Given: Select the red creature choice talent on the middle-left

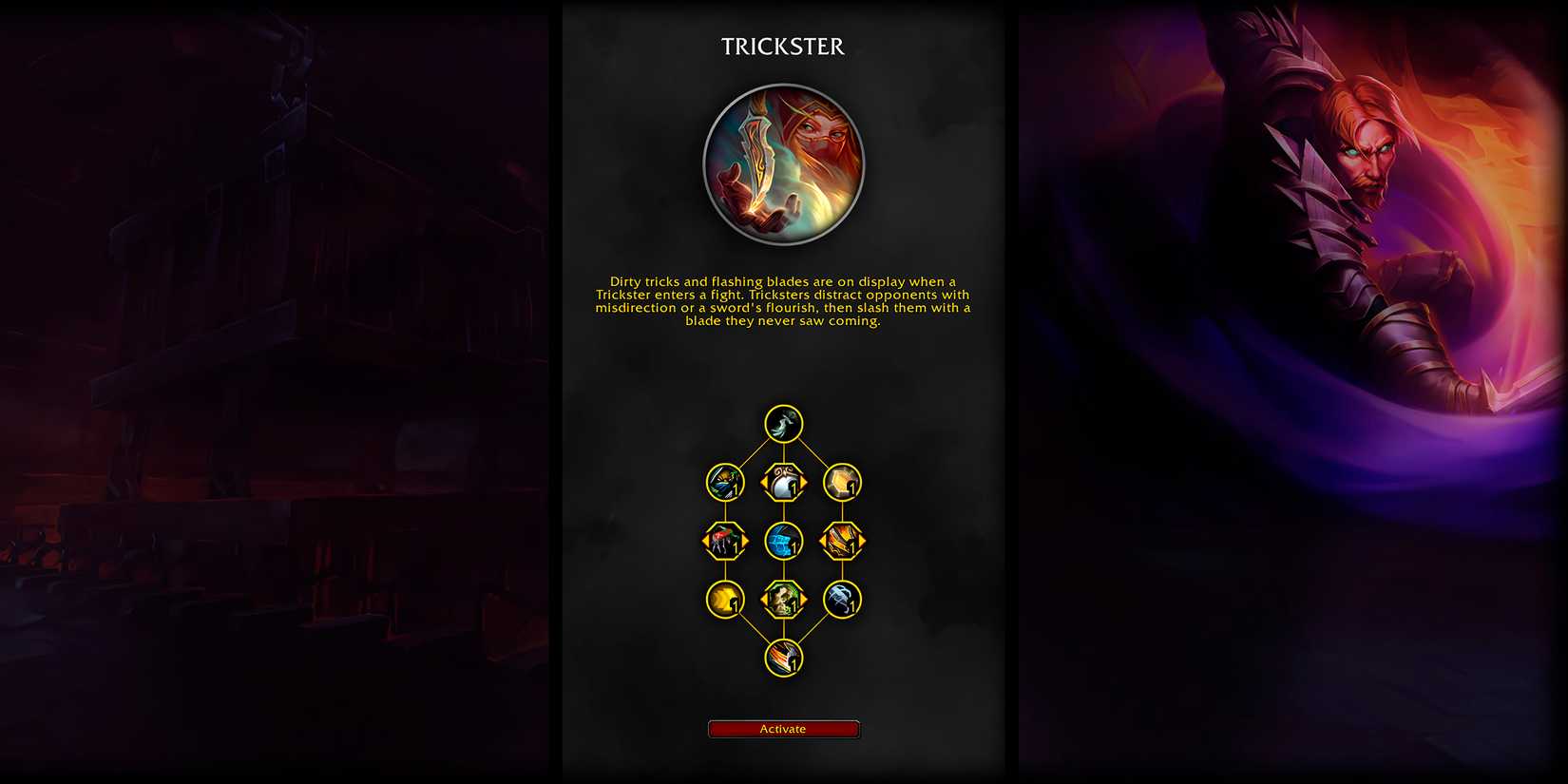Looking at the screenshot, I should [x=725, y=540].
